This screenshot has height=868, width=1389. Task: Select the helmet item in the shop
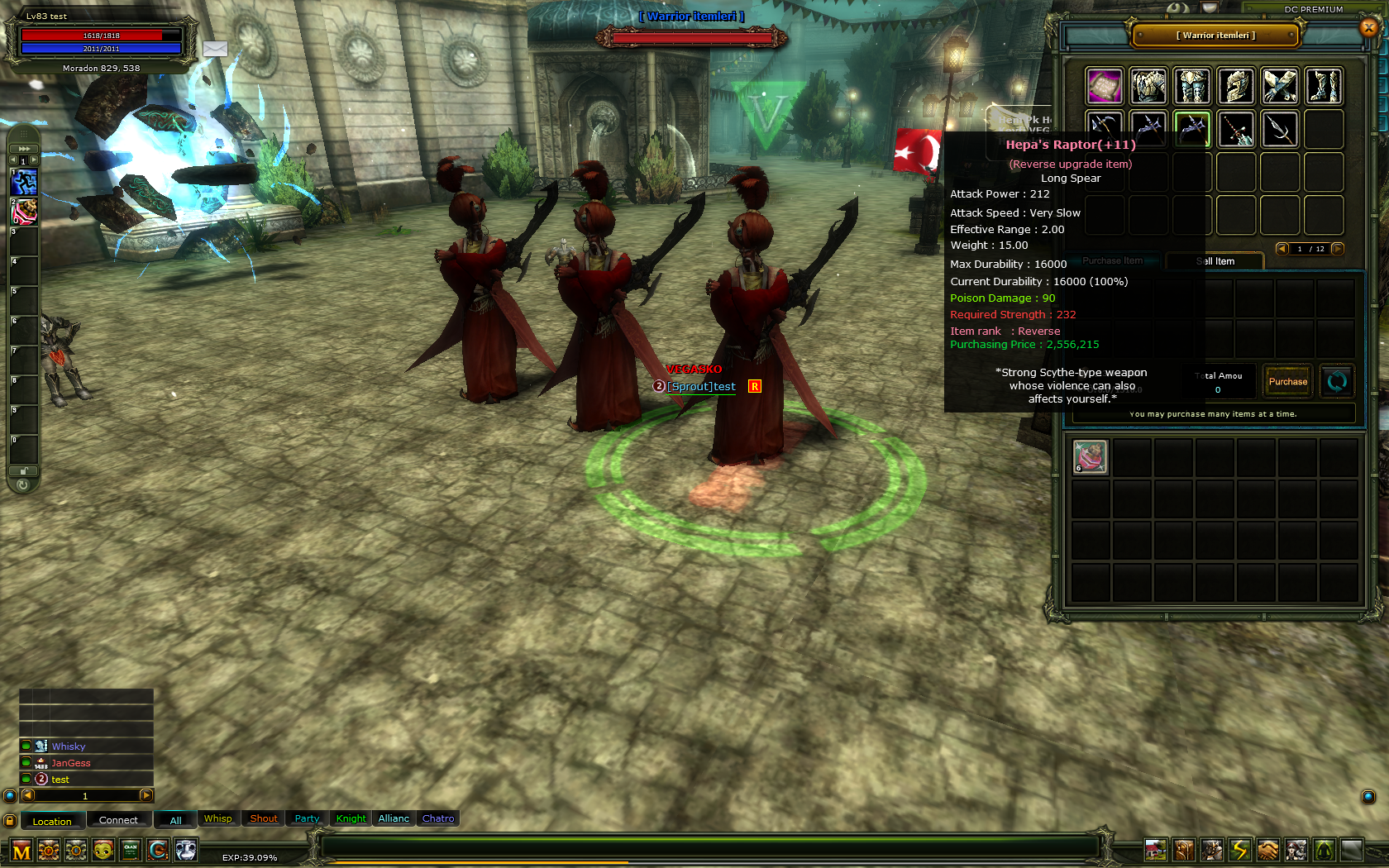[1236, 86]
